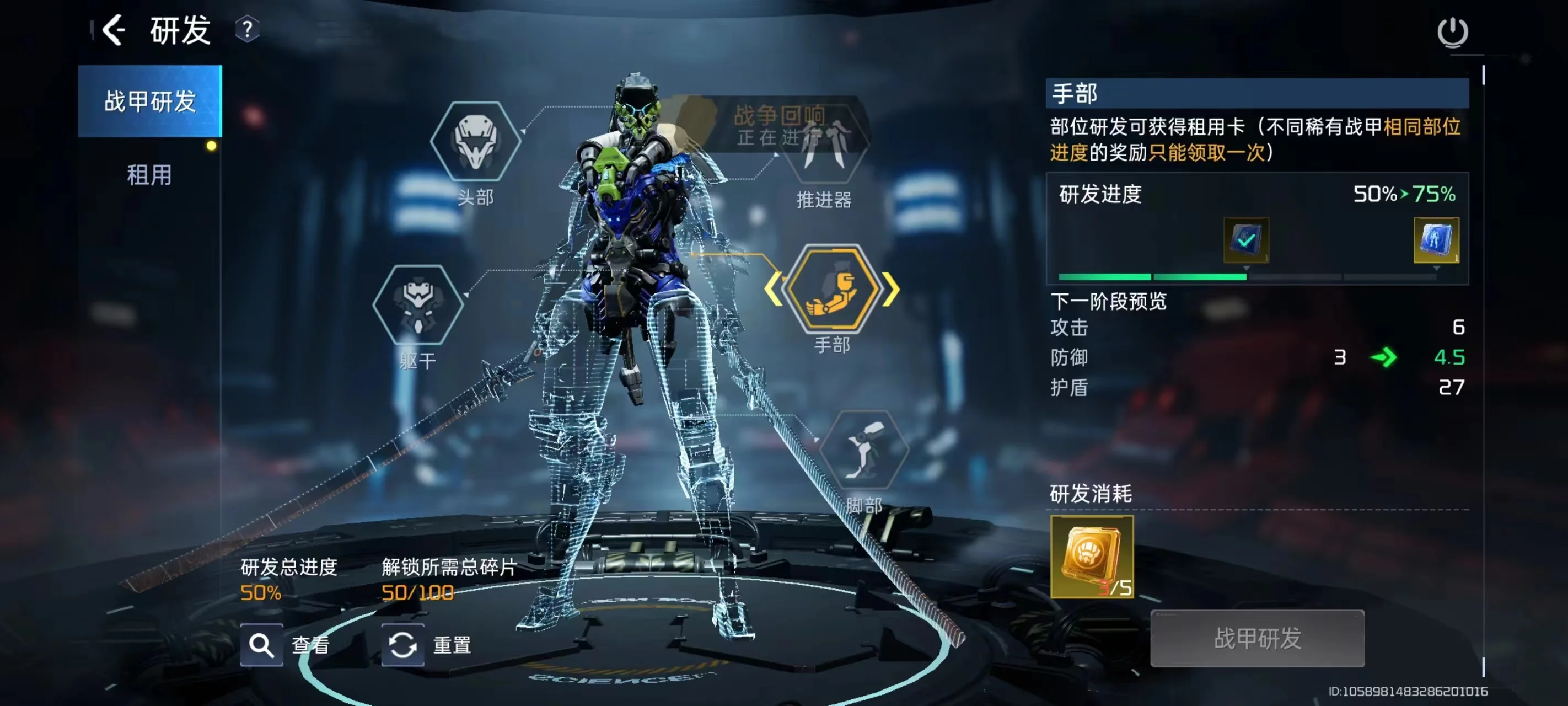View the claimed 50% progress reward
The image size is (1568, 706).
pos(1245,240)
